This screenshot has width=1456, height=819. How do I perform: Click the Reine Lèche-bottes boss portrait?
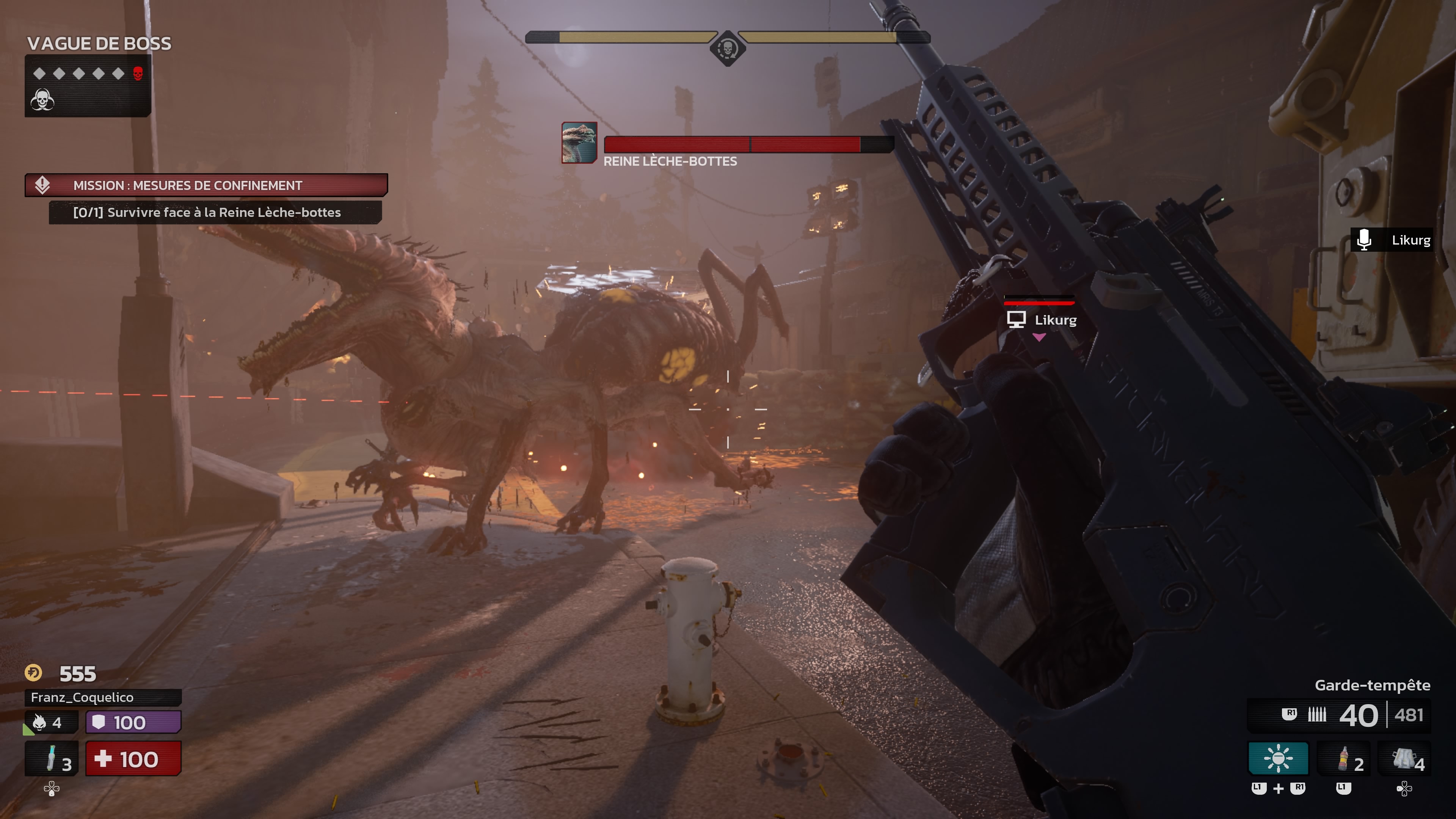point(579,143)
